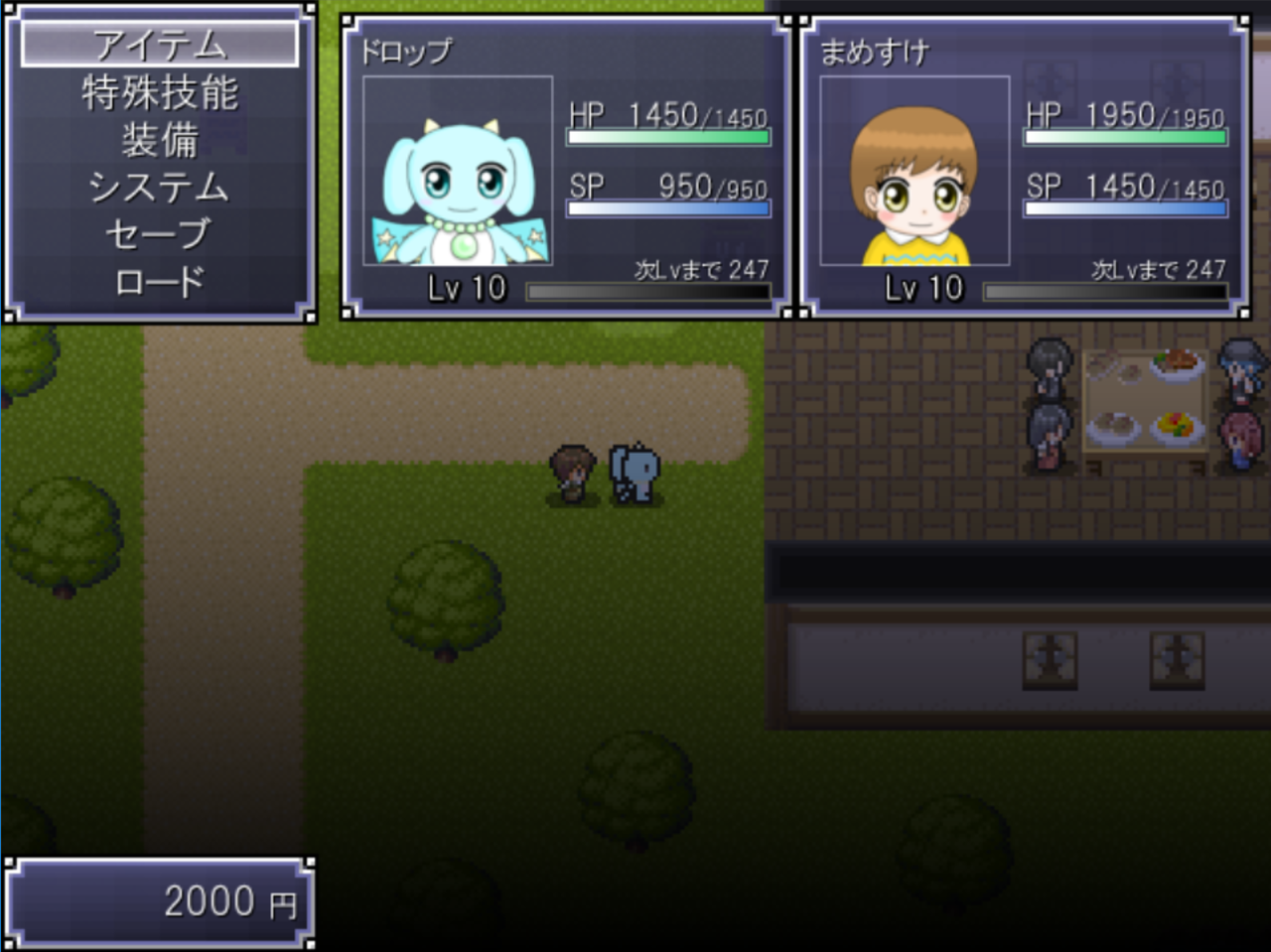Choose まめすけ's character portrait
The width and height of the screenshot is (1271, 952).
tap(915, 171)
